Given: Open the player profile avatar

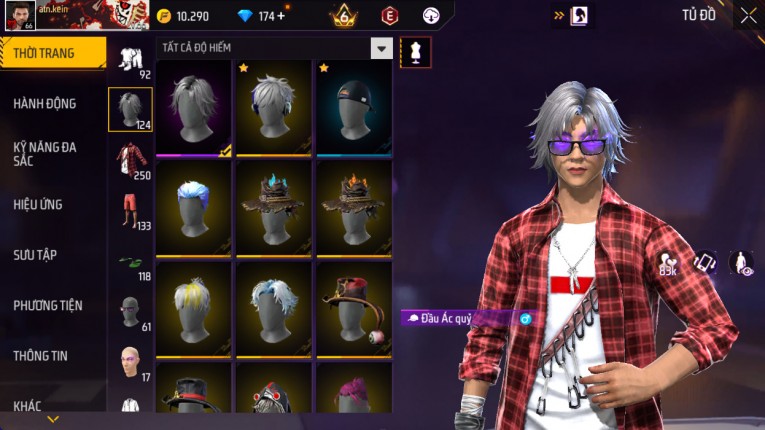Looking at the screenshot, I should (20, 15).
